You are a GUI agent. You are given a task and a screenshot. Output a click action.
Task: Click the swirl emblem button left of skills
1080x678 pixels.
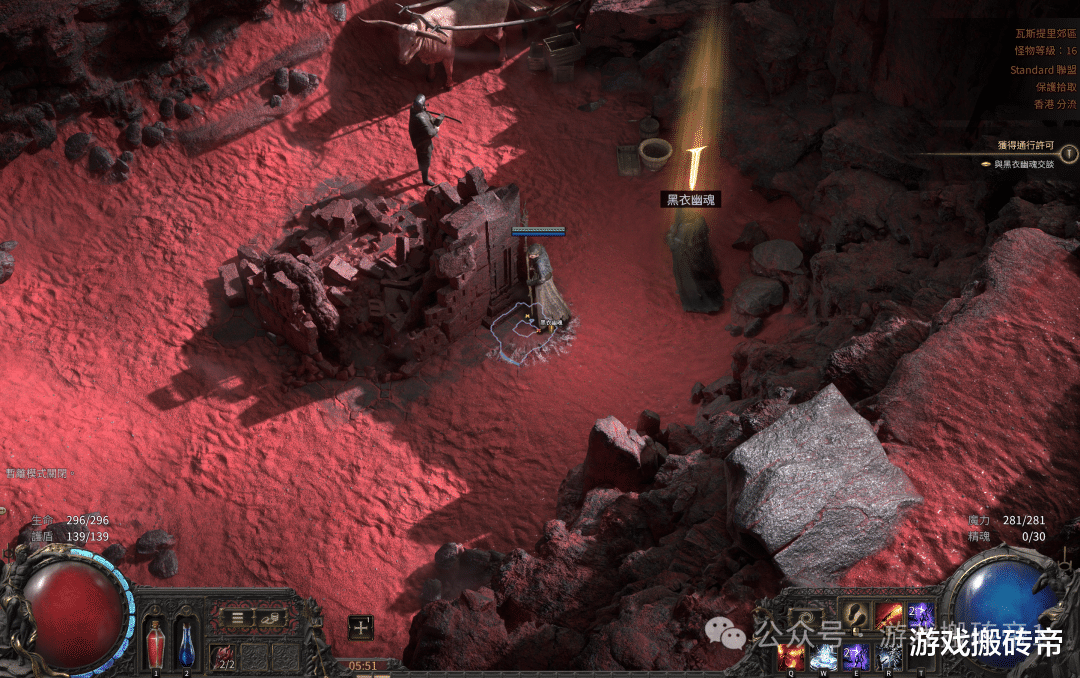tap(806, 618)
